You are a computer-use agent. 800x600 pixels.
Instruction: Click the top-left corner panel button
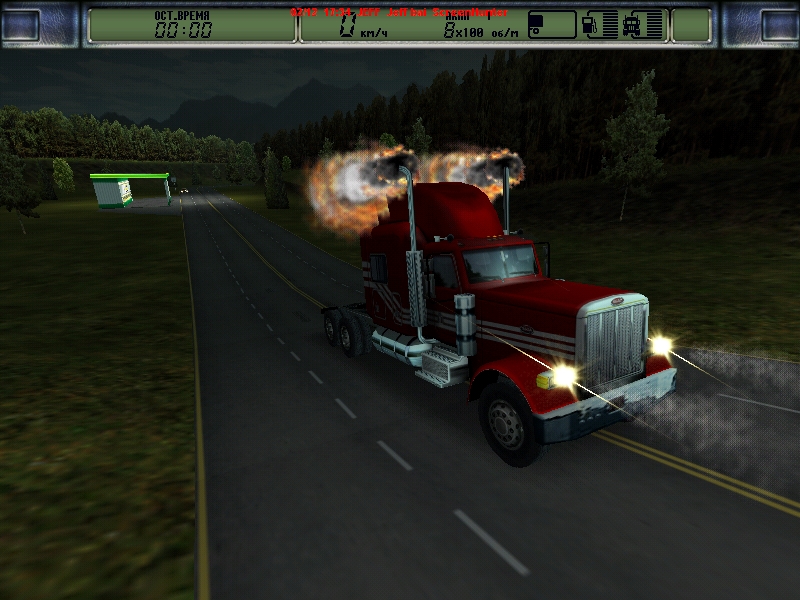[24, 25]
